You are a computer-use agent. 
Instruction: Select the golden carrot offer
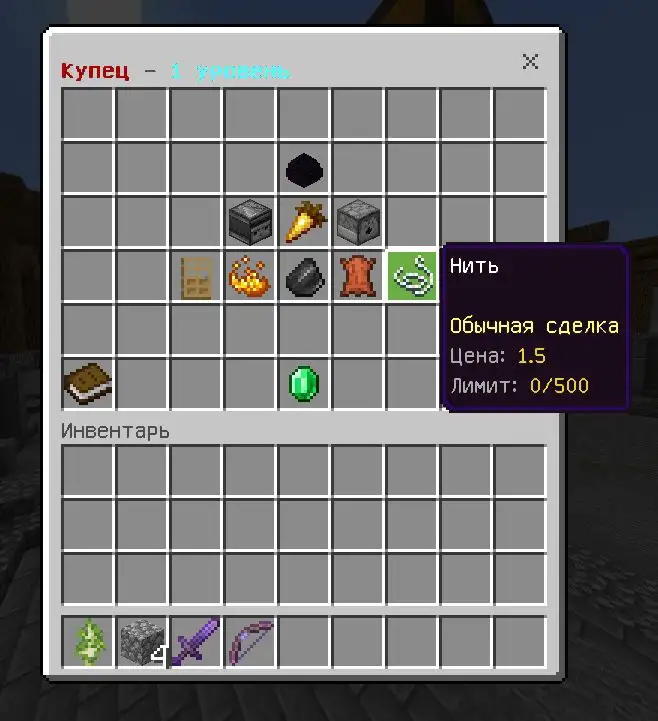[304, 221]
